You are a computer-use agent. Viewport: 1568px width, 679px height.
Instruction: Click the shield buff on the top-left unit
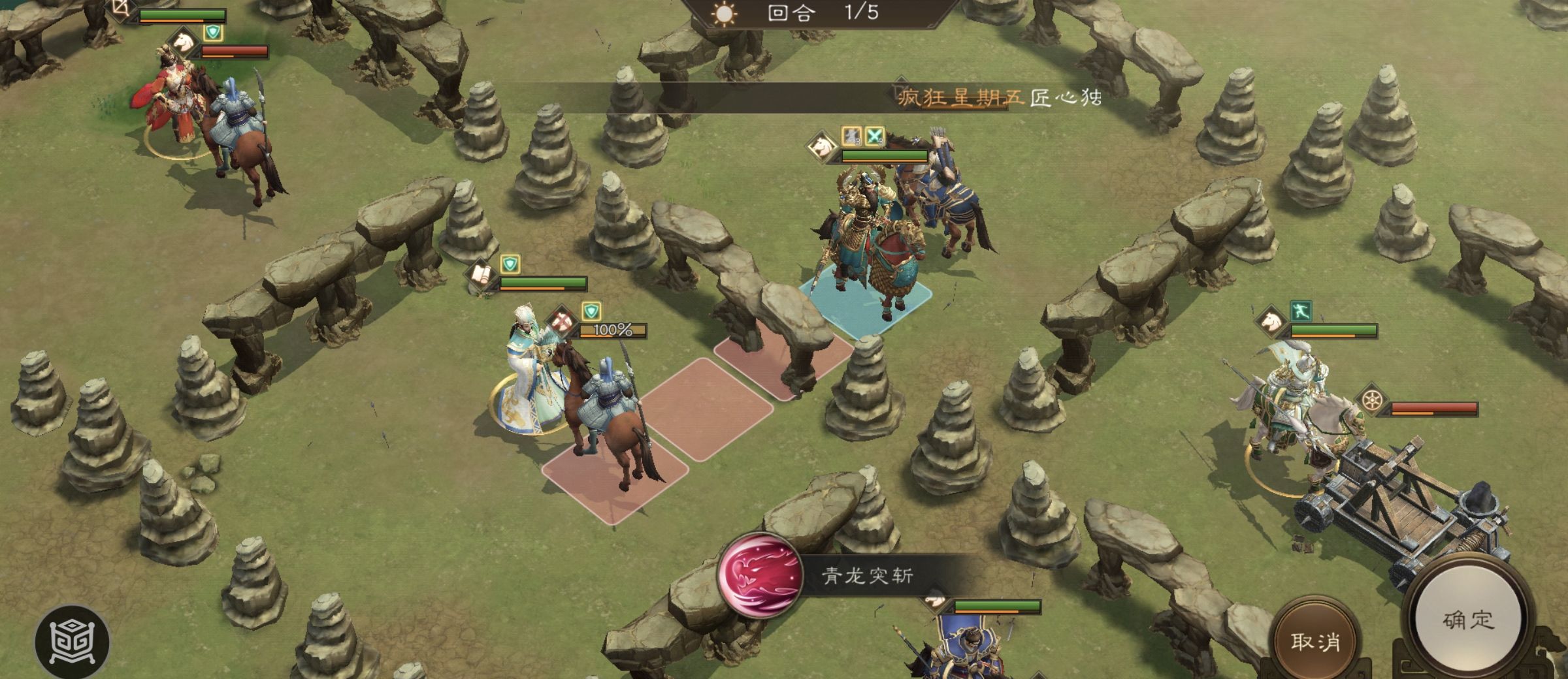point(212,33)
